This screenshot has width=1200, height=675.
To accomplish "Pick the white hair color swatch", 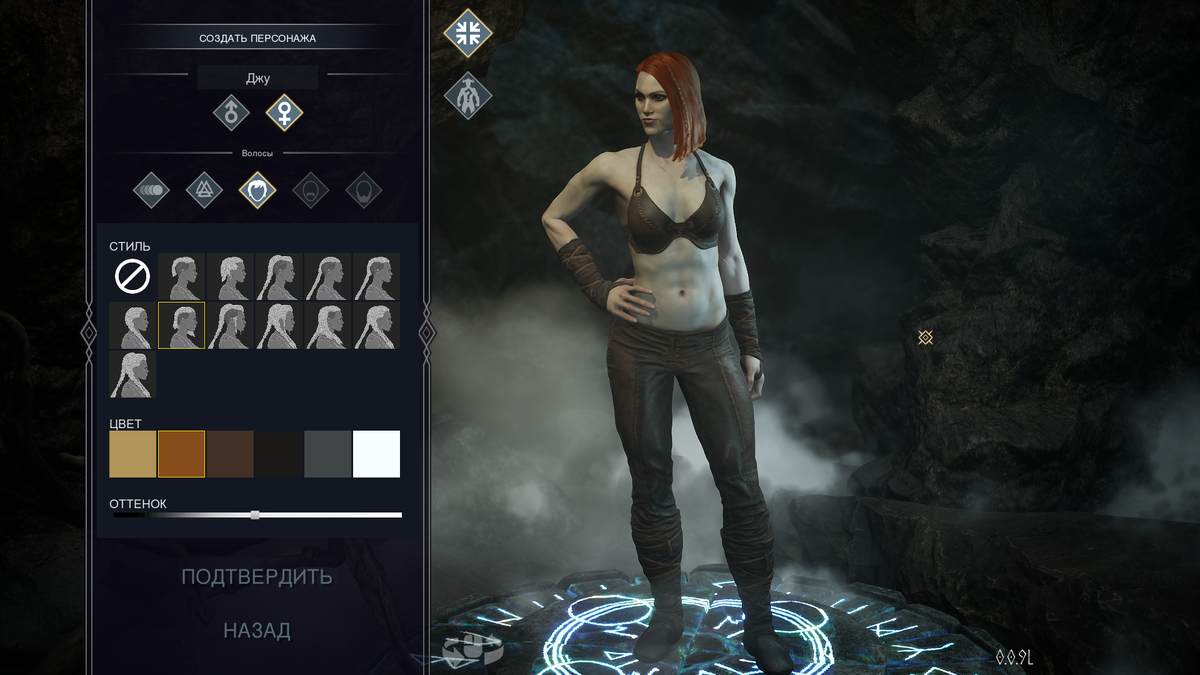I will [x=376, y=454].
